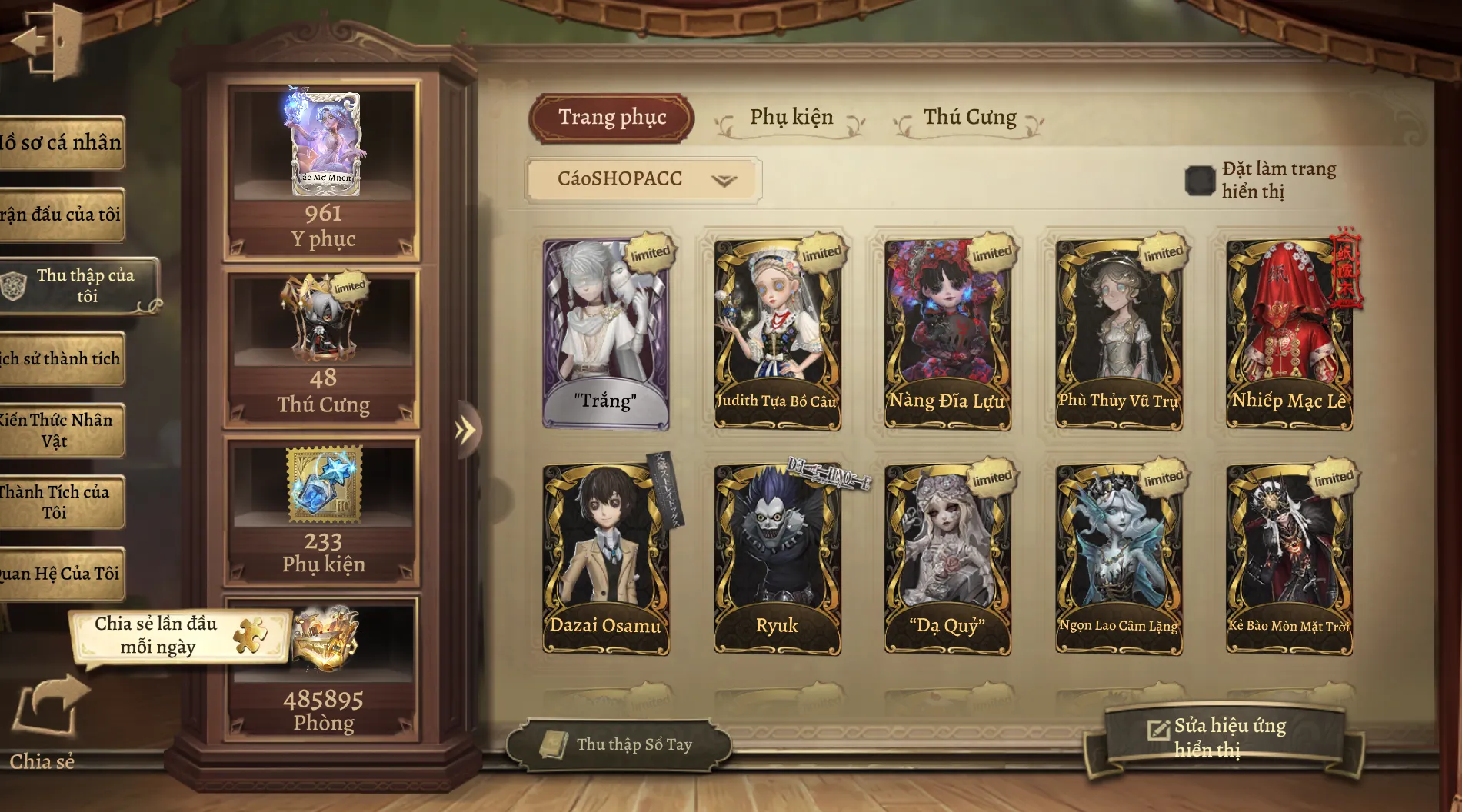Viewport: 1462px width, 812px height.
Task: Go back using the exit door icon
Action: [x=46, y=42]
